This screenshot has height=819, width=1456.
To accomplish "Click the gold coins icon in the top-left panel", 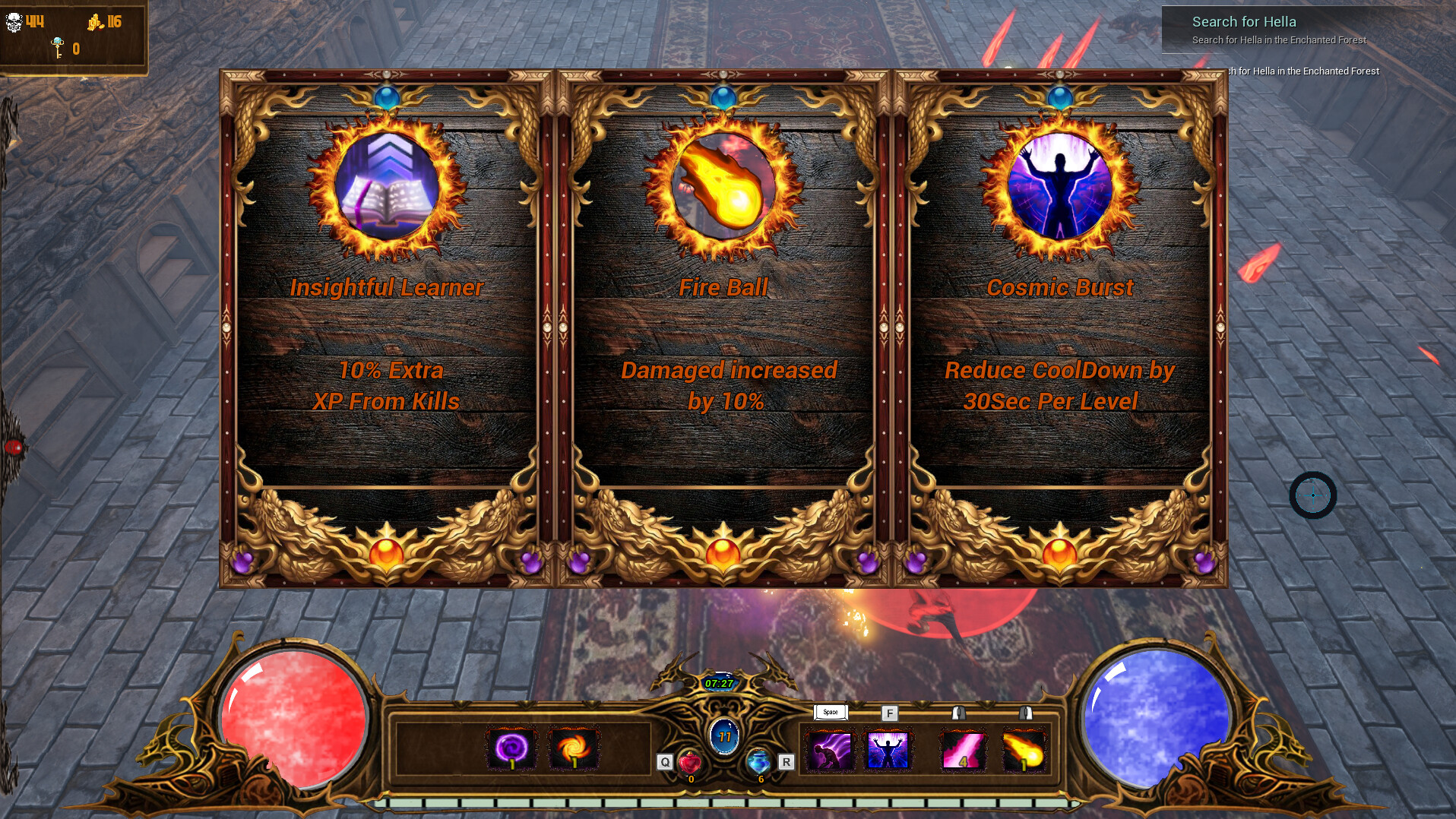I will (96, 21).
